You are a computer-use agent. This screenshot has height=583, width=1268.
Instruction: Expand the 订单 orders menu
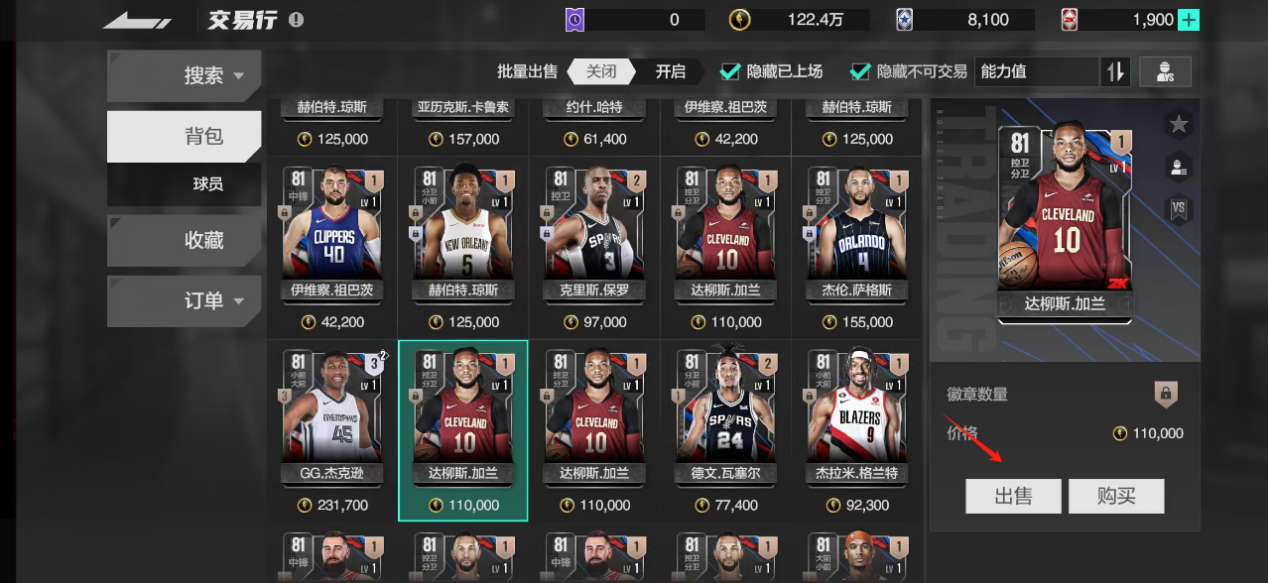(184, 300)
